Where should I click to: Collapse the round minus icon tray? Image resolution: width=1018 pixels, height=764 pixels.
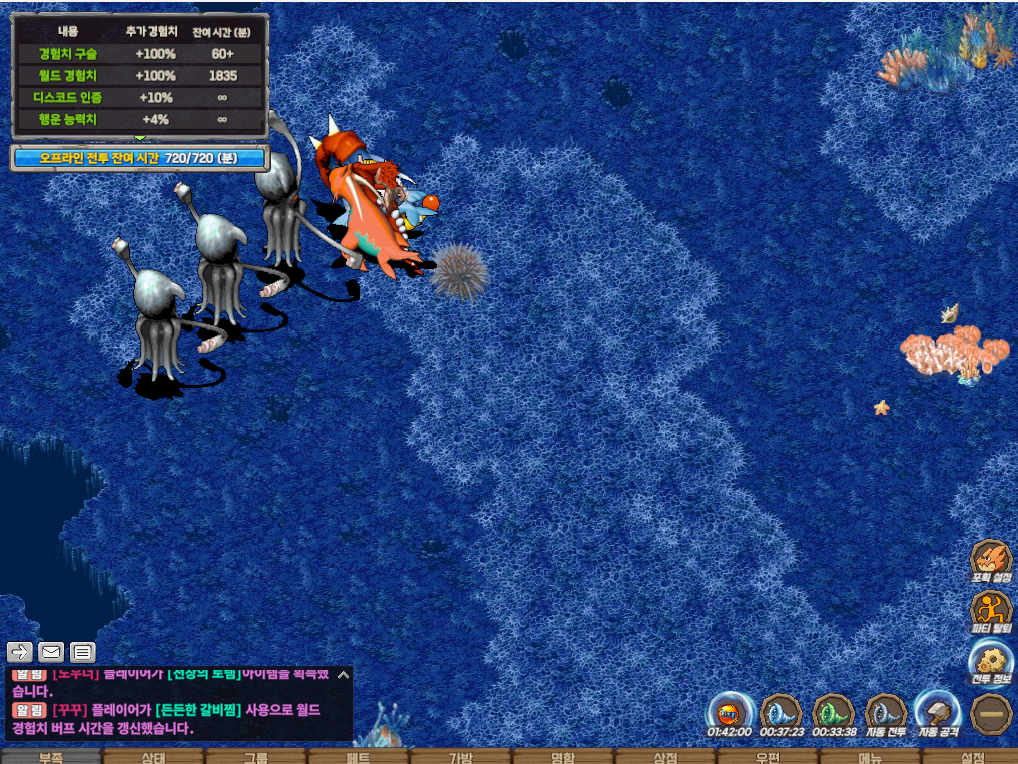[x=992, y=714]
